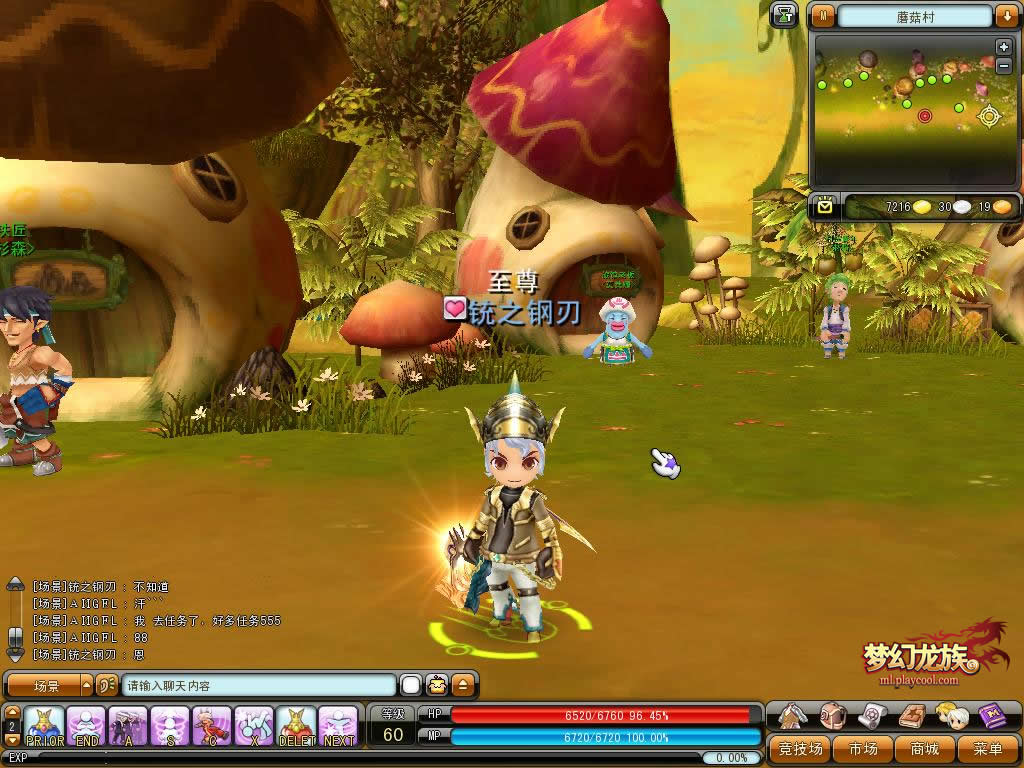Open the mail envelope icon
The width and height of the screenshot is (1024, 768).
tap(825, 206)
